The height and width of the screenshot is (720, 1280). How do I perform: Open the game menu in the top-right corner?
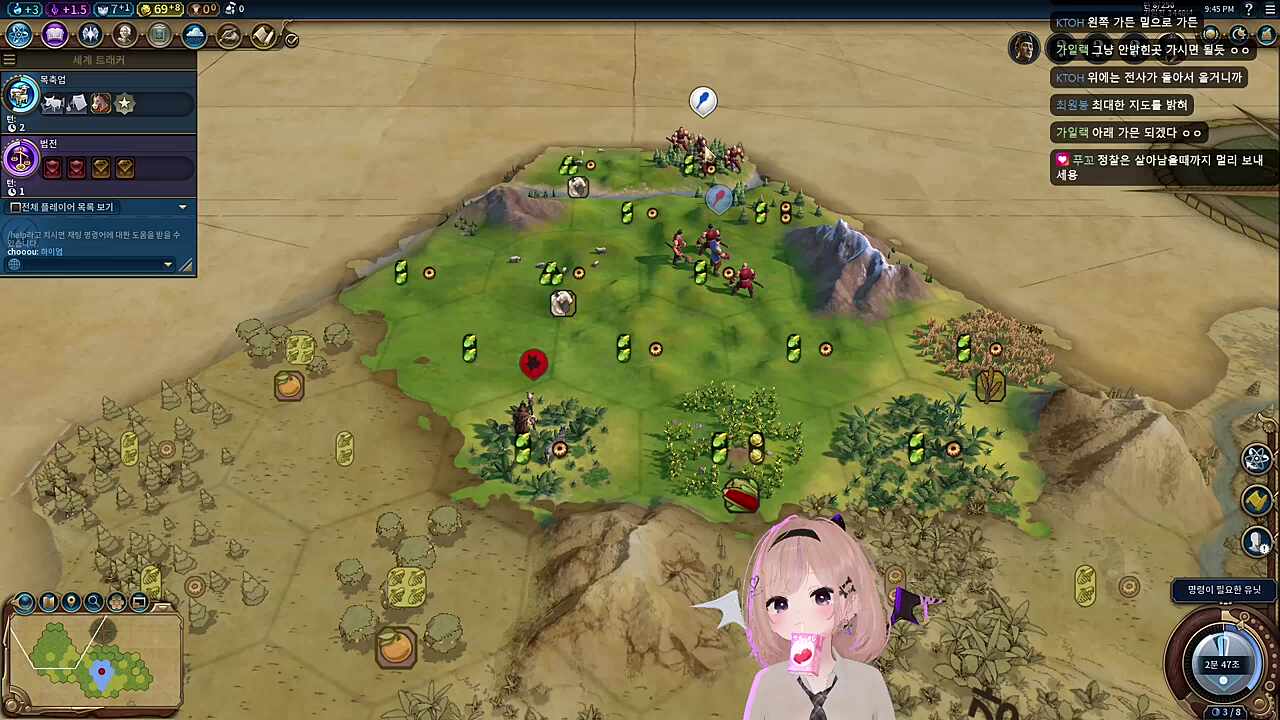point(1268,9)
